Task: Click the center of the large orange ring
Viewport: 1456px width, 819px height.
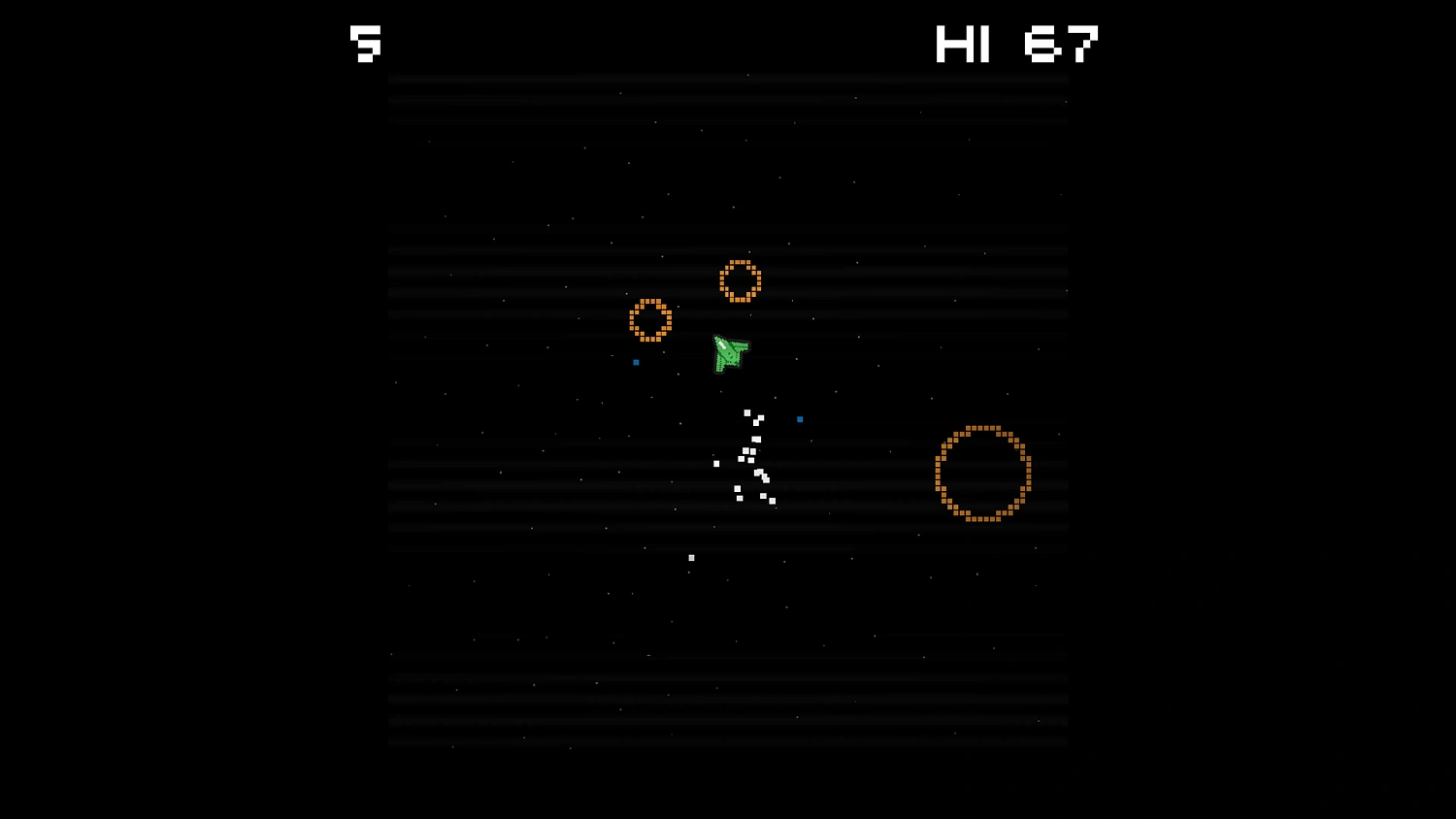Action: coord(982,474)
